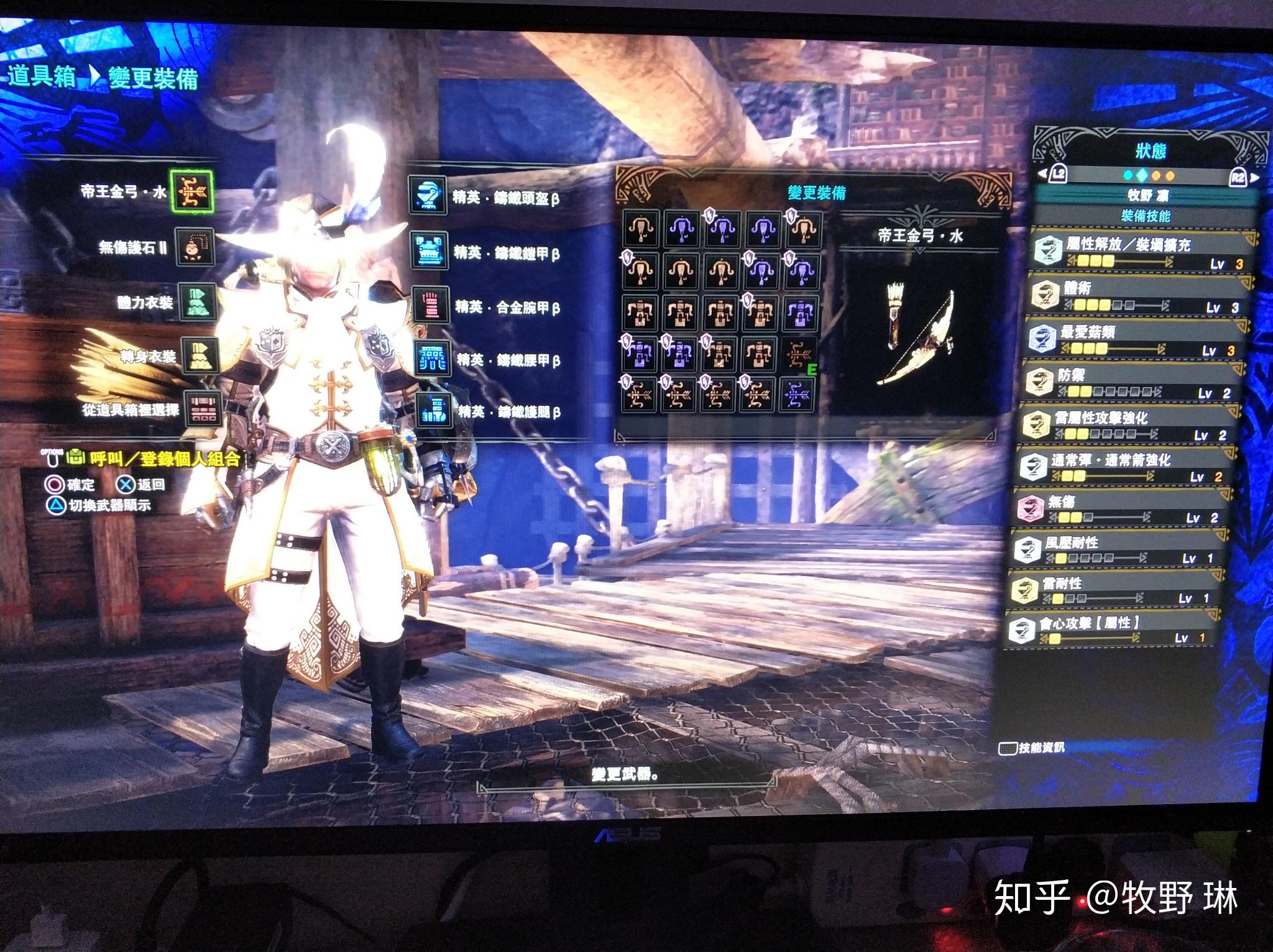Image resolution: width=1273 pixels, height=952 pixels.
Task: Choose the 體力衣裝 mantle slot
Action: click(198, 303)
